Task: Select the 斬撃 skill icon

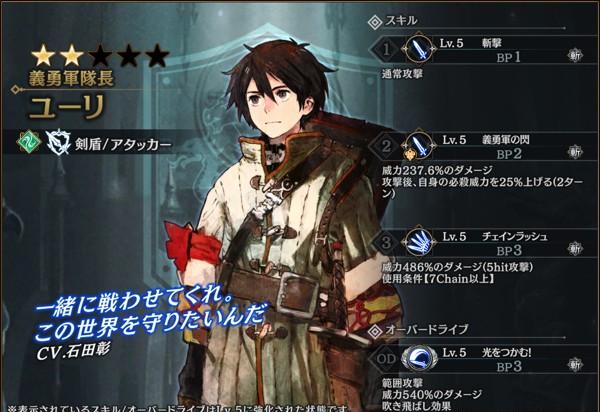Action: pyautogui.click(x=416, y=50)
